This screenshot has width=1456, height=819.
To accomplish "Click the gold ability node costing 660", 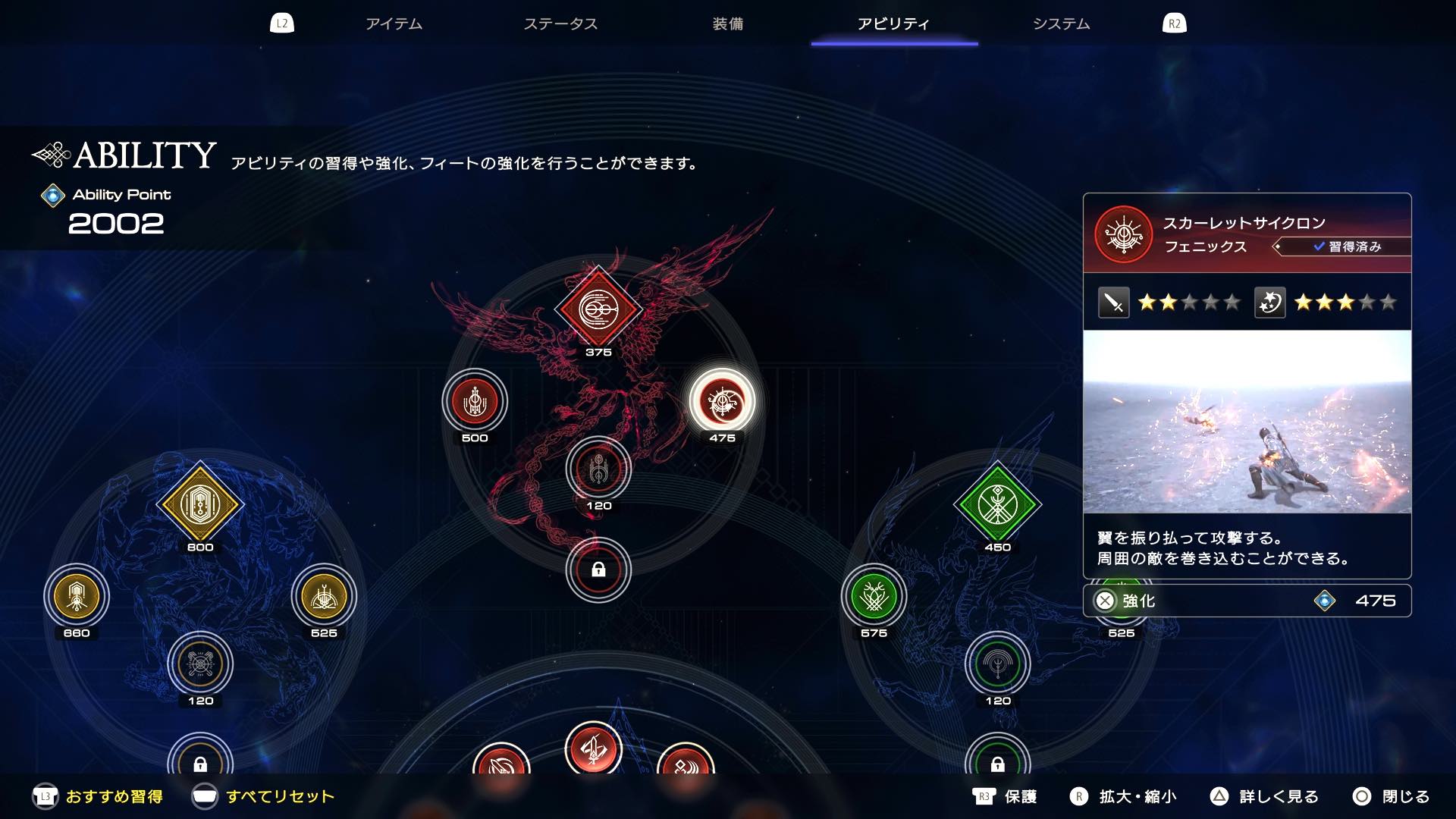I will click(77, 597).
